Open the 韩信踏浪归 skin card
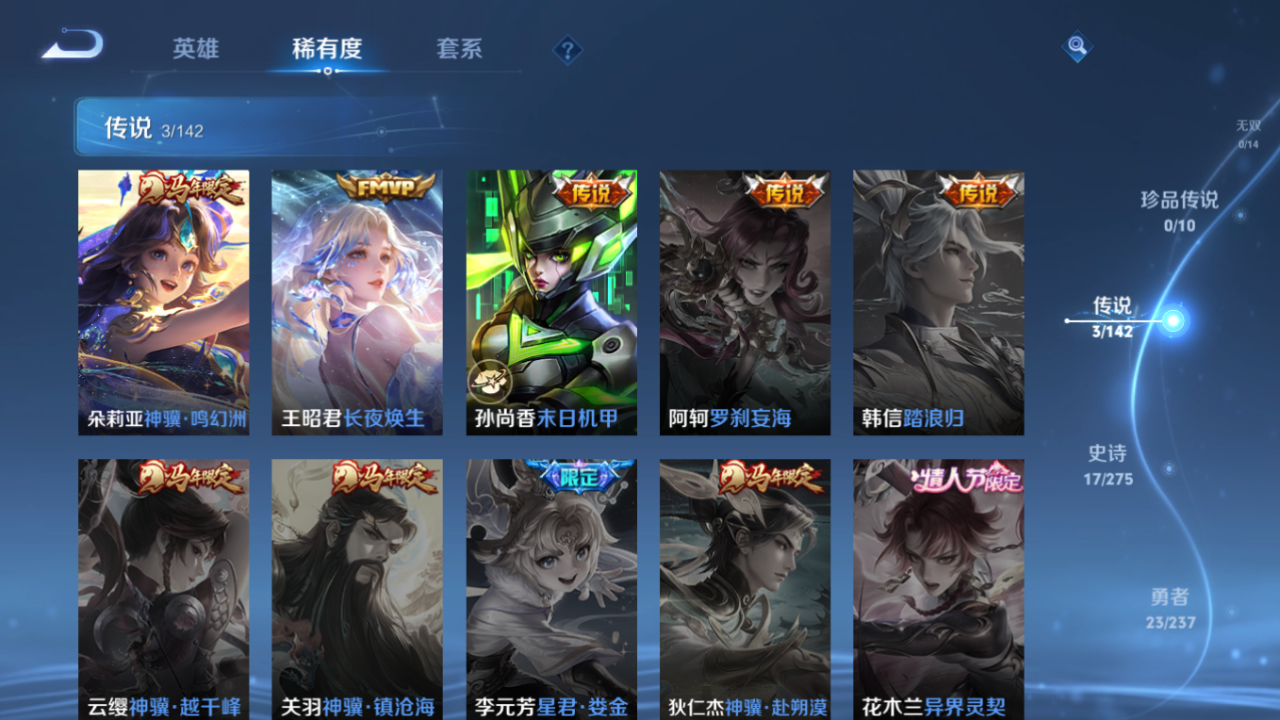The width and height of the screenshot is (1280, 720). pyautogui.click(x=938, y=300)
